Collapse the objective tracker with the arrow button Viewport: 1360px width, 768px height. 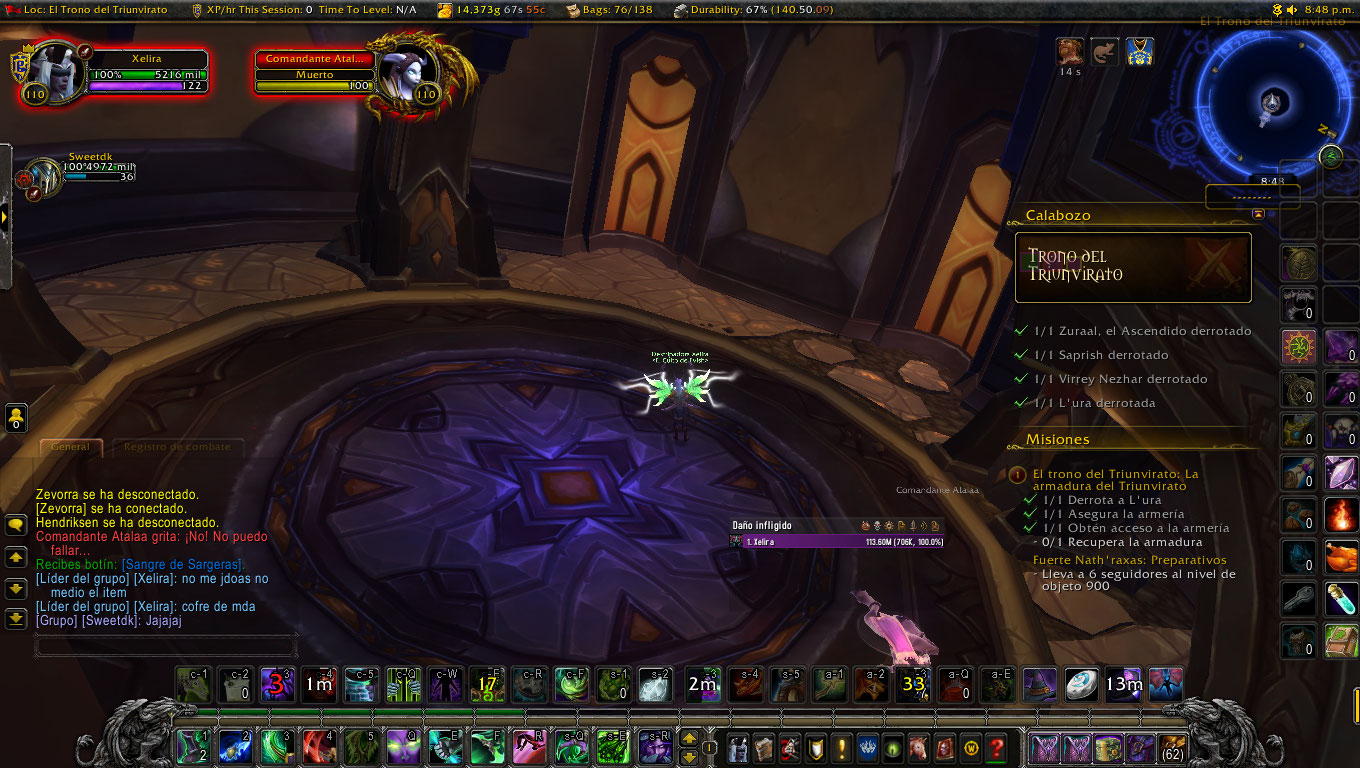coord(1258,214)
